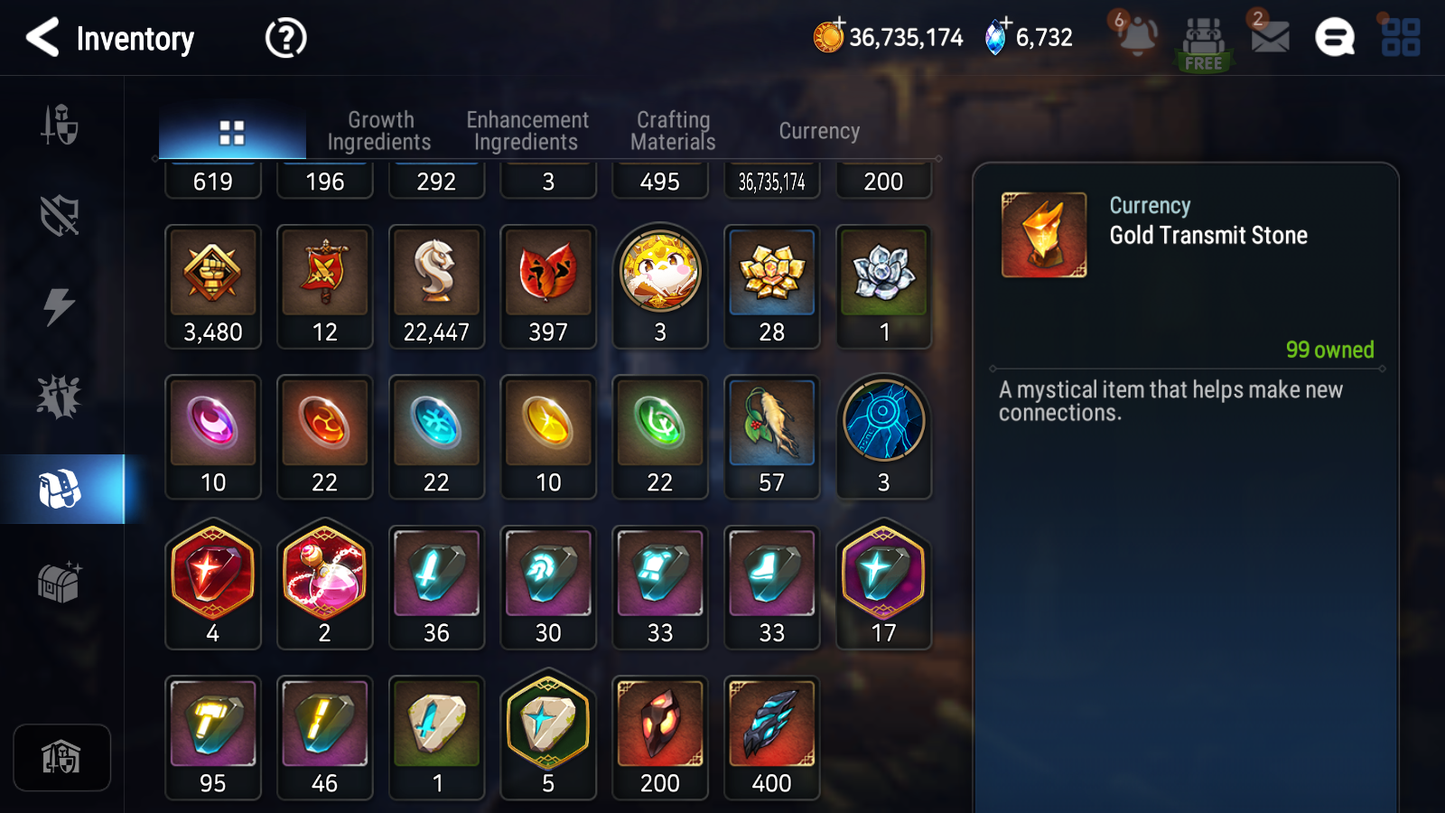Go back using the Inventory back arrow
The image size is (1445, 813).
43,38
